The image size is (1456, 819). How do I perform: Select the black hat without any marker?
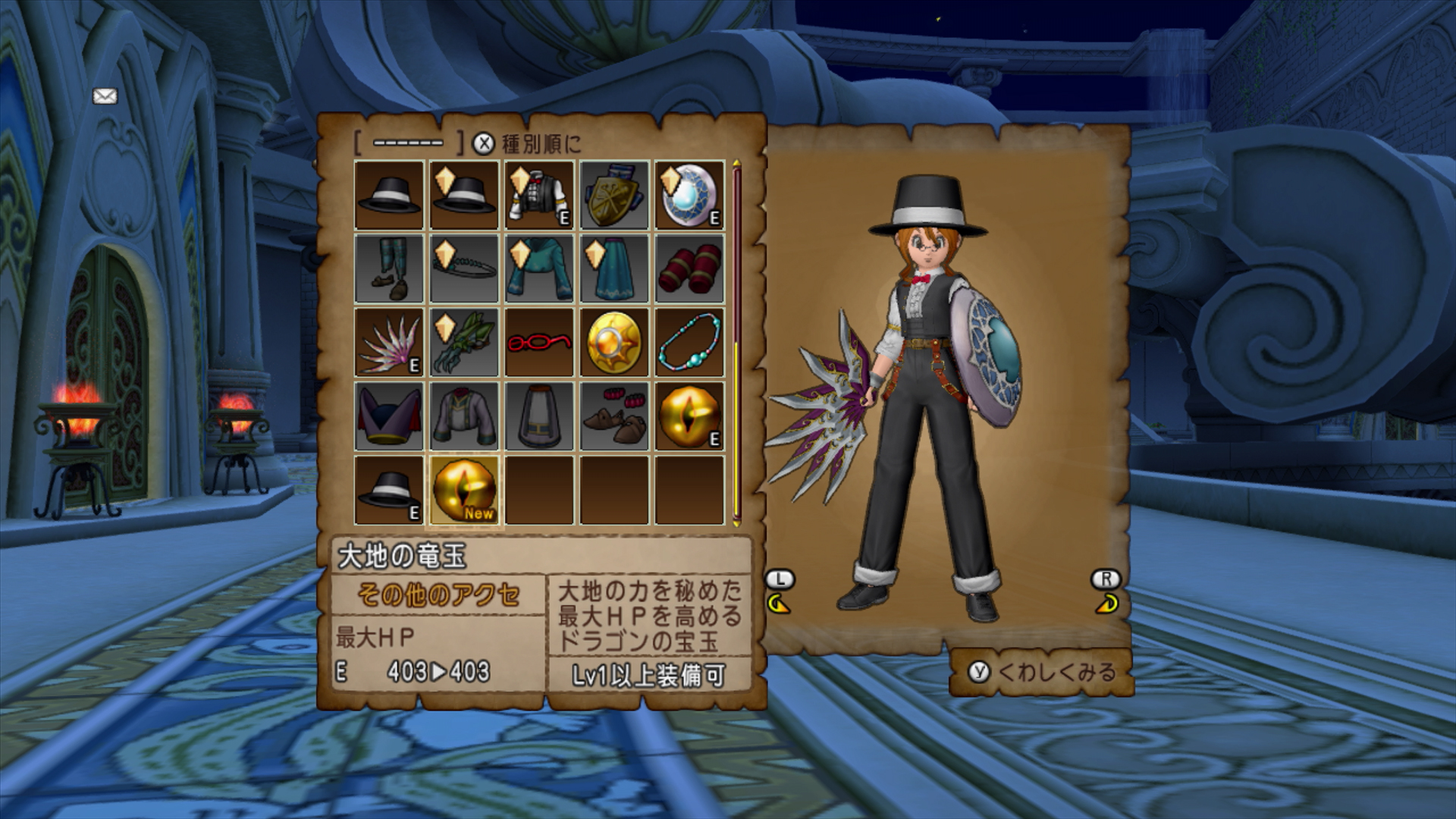[x=389, y=195]
